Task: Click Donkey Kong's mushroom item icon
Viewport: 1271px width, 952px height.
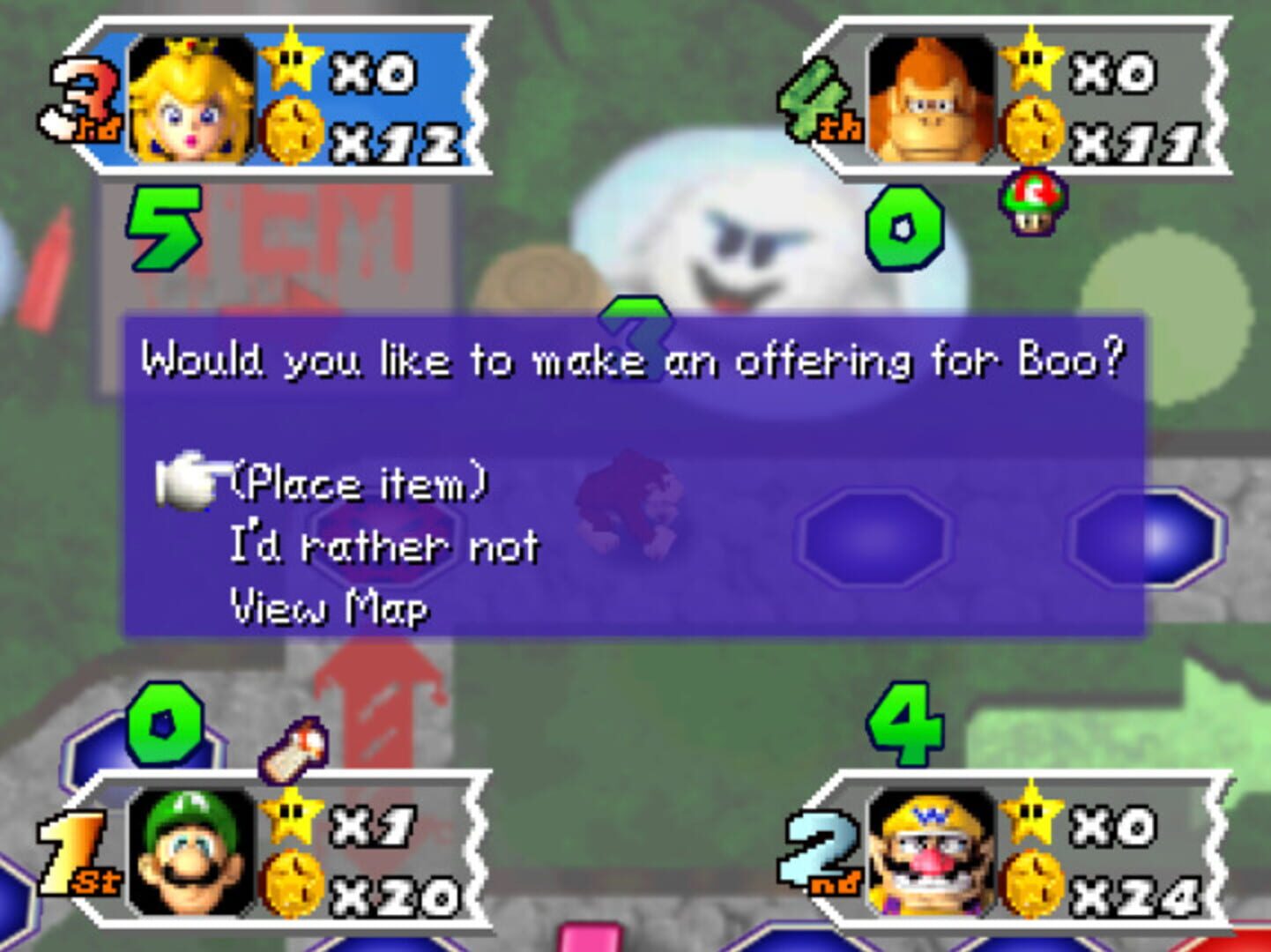Action: click(x=1032, y=201)
